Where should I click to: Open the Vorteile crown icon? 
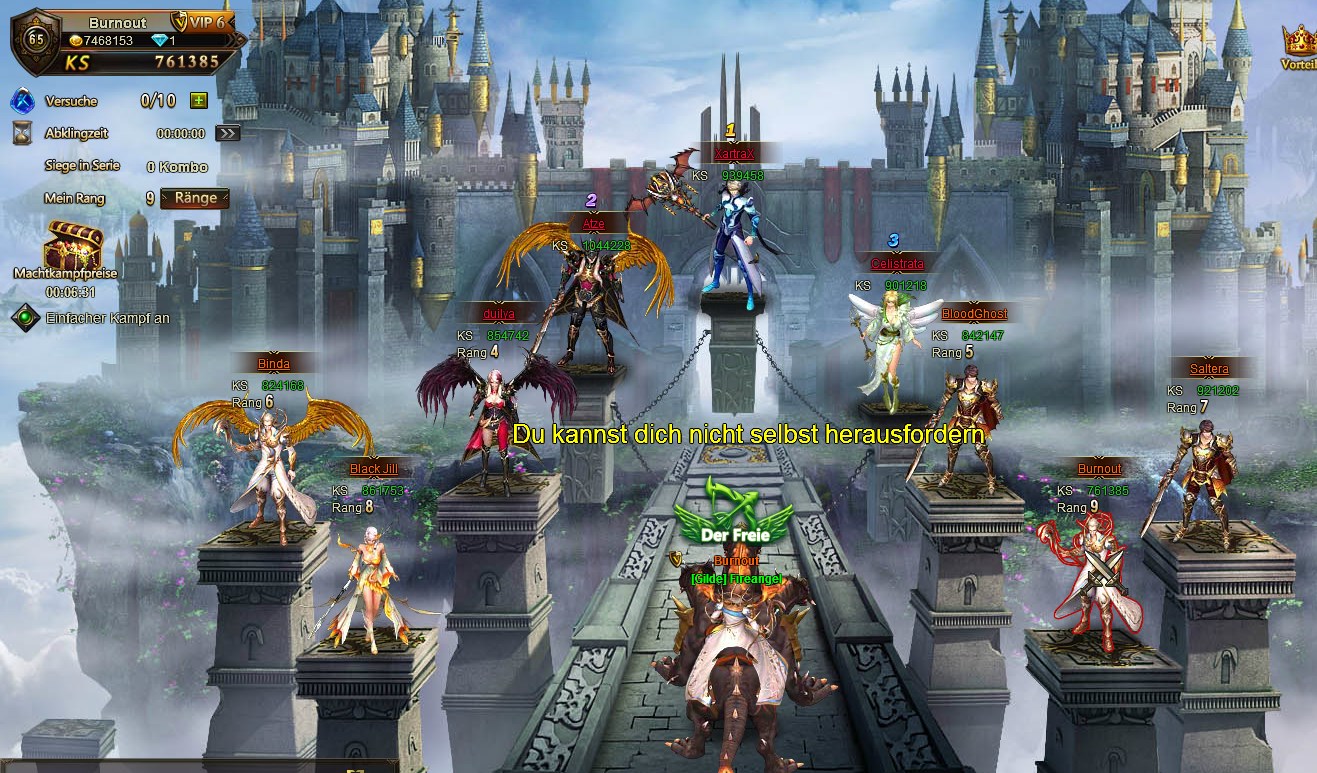point(1298,43)
